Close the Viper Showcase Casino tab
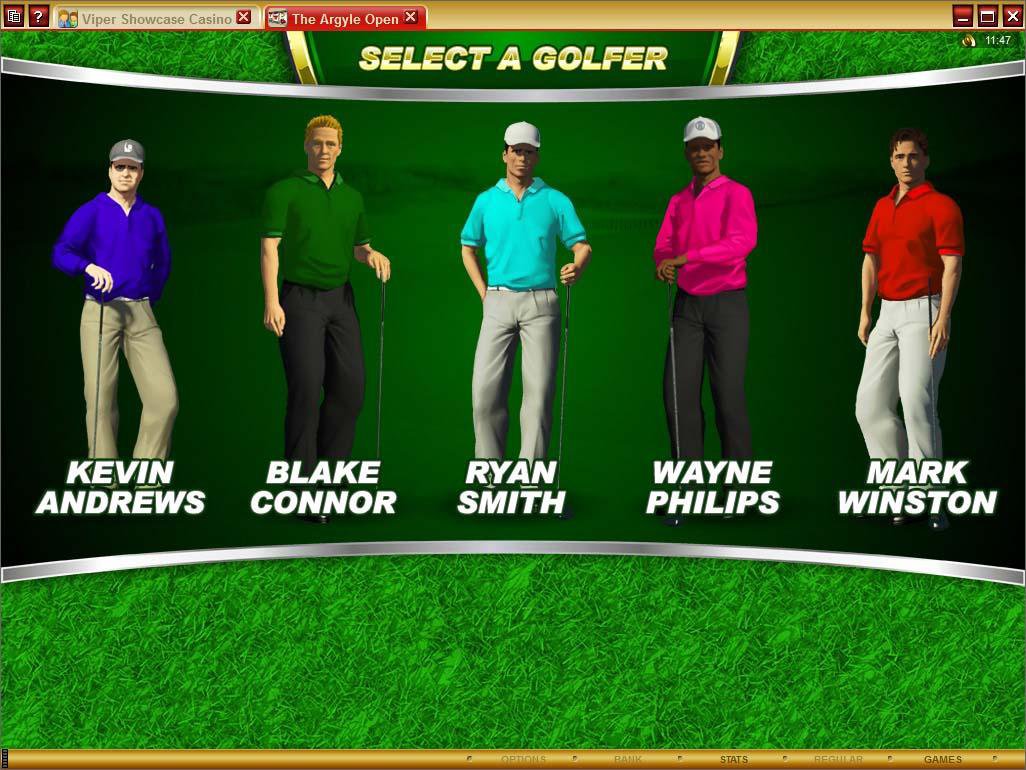The image size is (1026, 770). click(x=244, y=18)
